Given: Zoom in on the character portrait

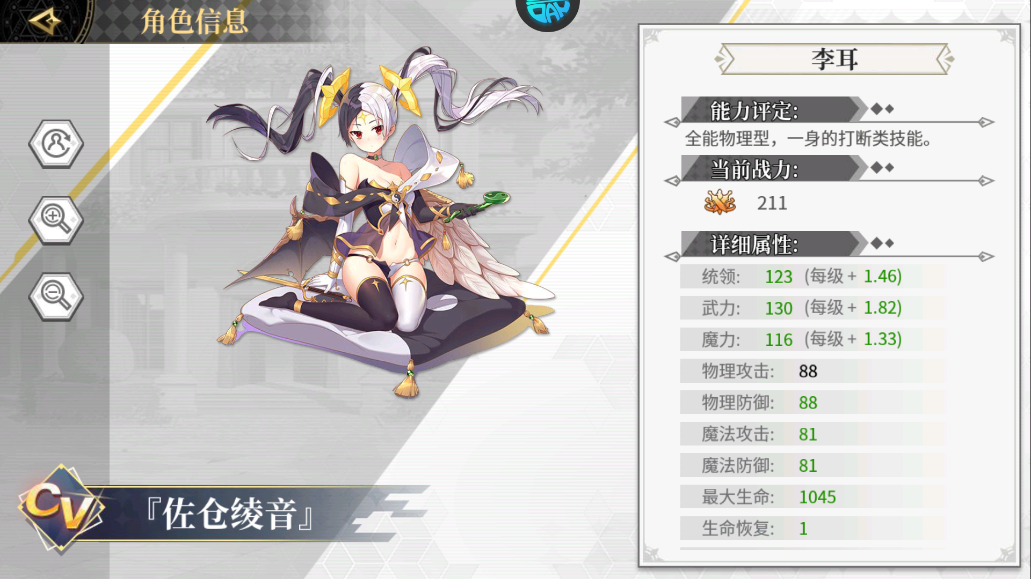Looking at the screenshot, I should (x=56, y=217).
